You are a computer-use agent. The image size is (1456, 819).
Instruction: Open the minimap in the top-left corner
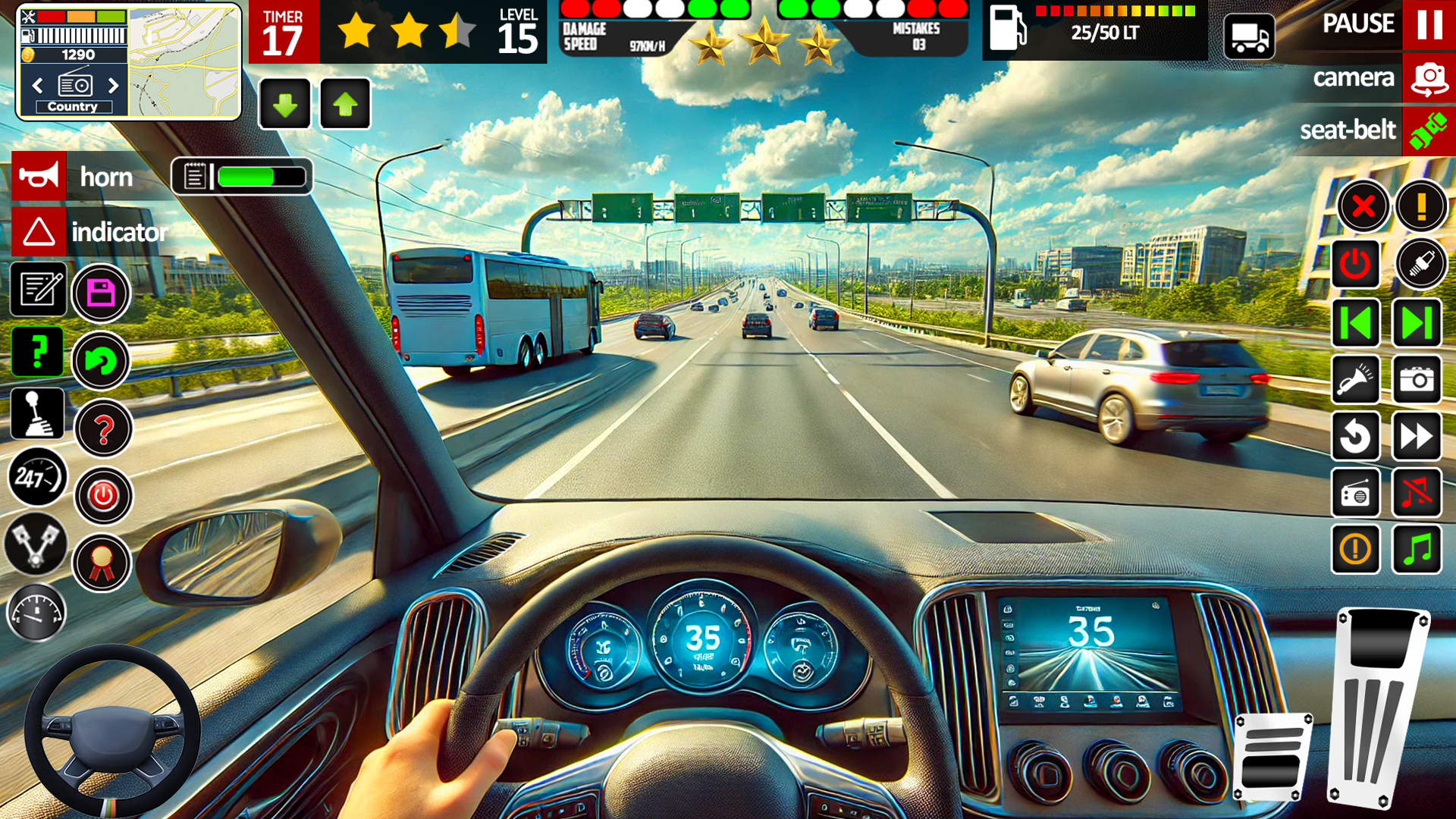pyautogui.click(x=182, y=61)
